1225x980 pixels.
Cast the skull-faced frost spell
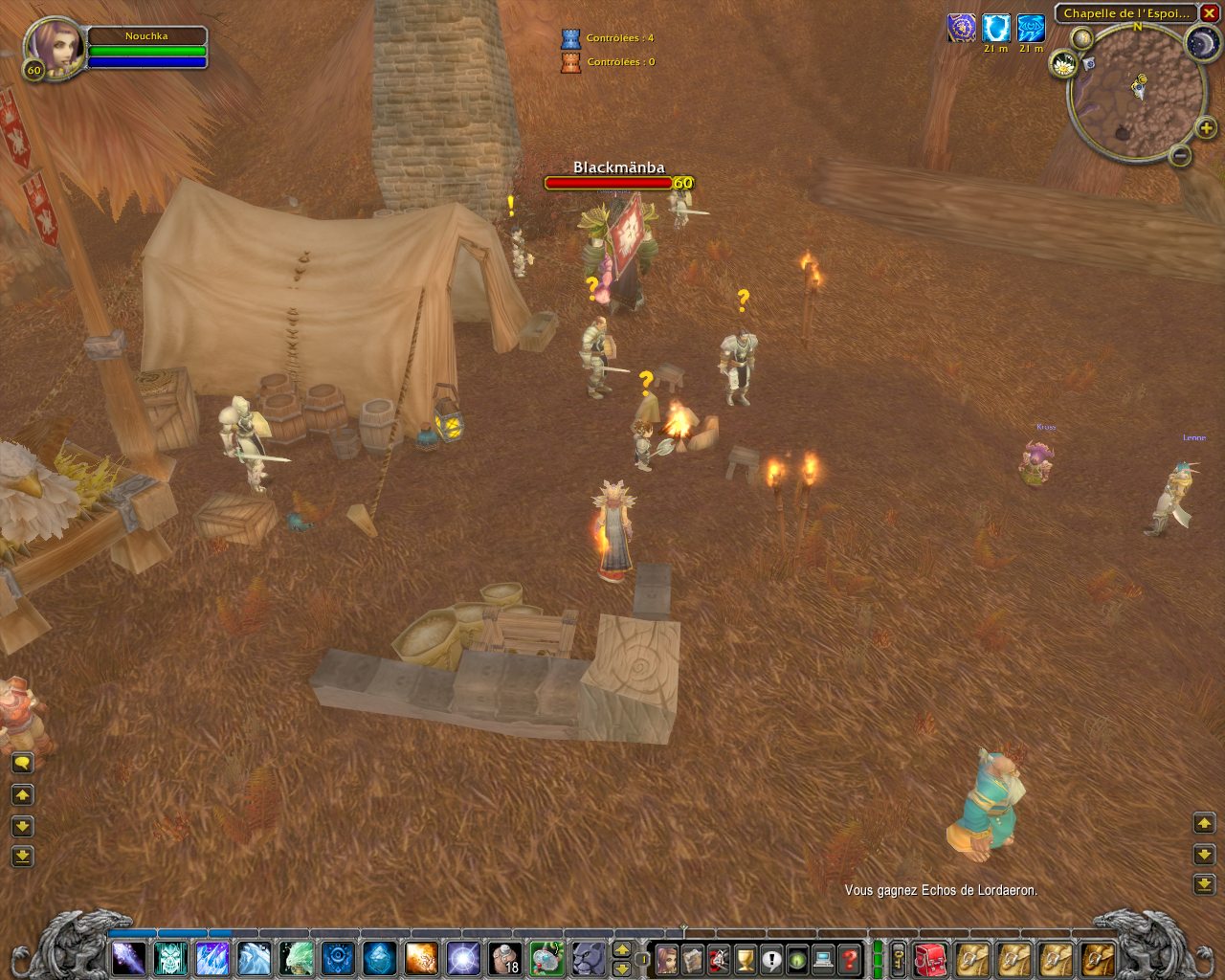click(170, 958)
